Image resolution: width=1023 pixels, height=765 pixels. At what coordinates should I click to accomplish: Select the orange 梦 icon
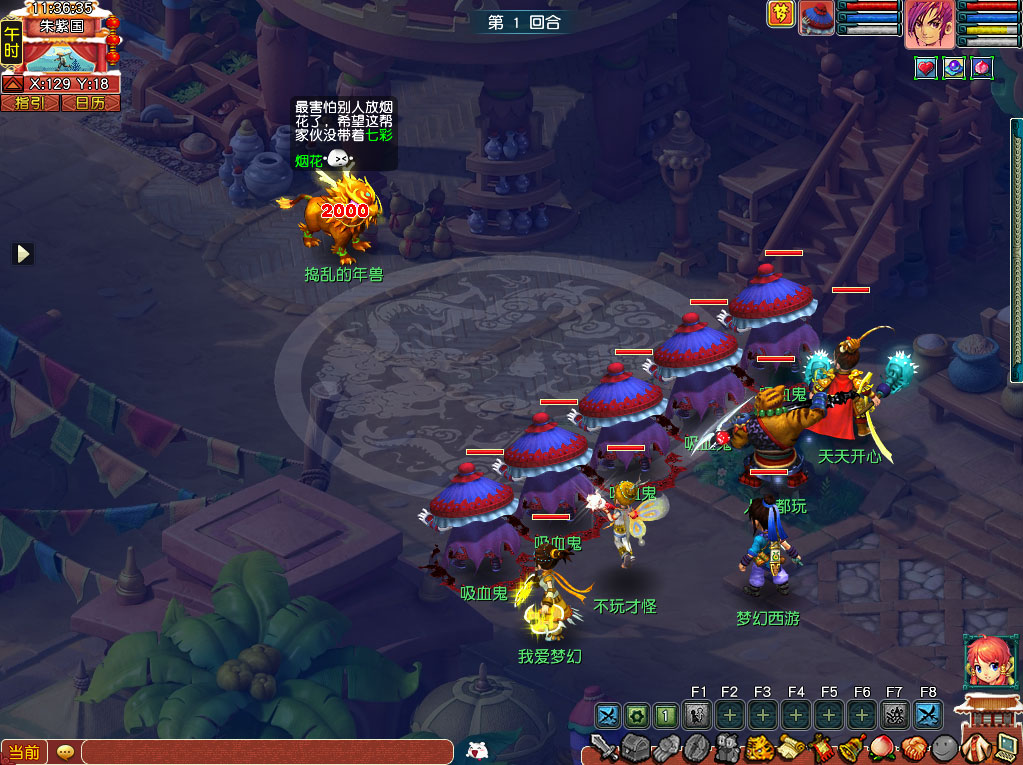(x=780, y=14)
